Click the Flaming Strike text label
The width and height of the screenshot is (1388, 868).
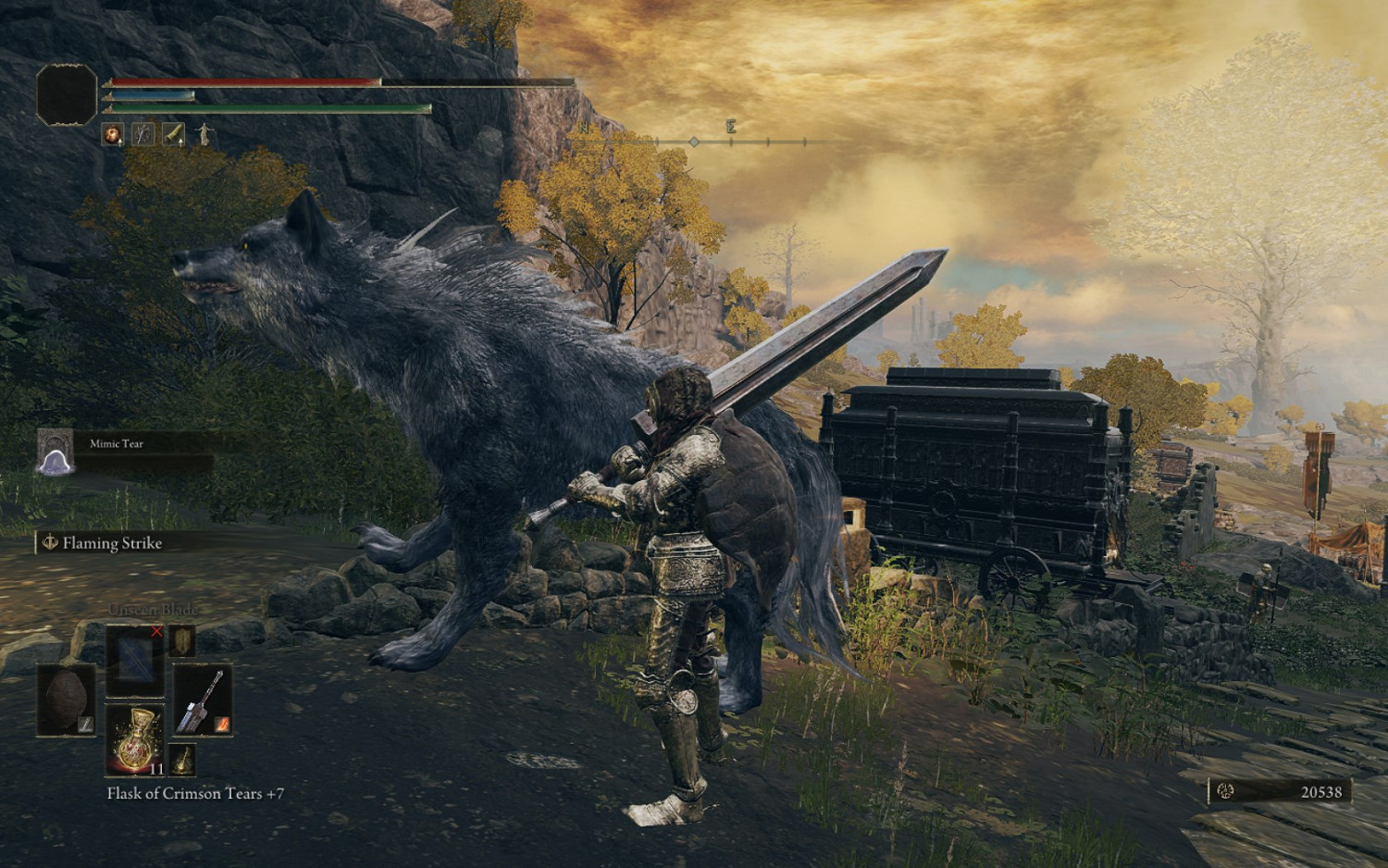tap(111, 544)
